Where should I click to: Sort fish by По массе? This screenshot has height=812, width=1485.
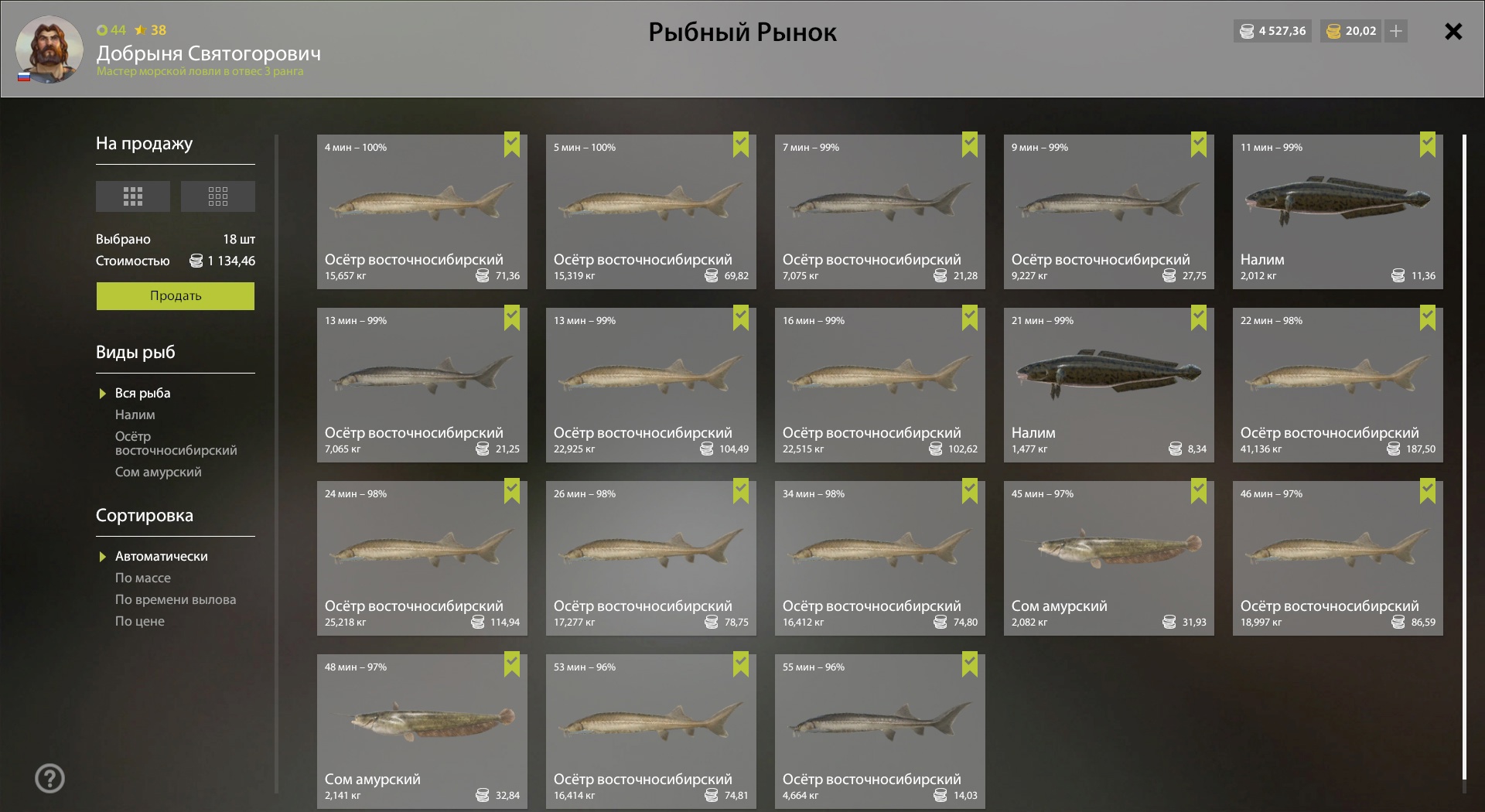pyautogui.click(x=142, y=578)
